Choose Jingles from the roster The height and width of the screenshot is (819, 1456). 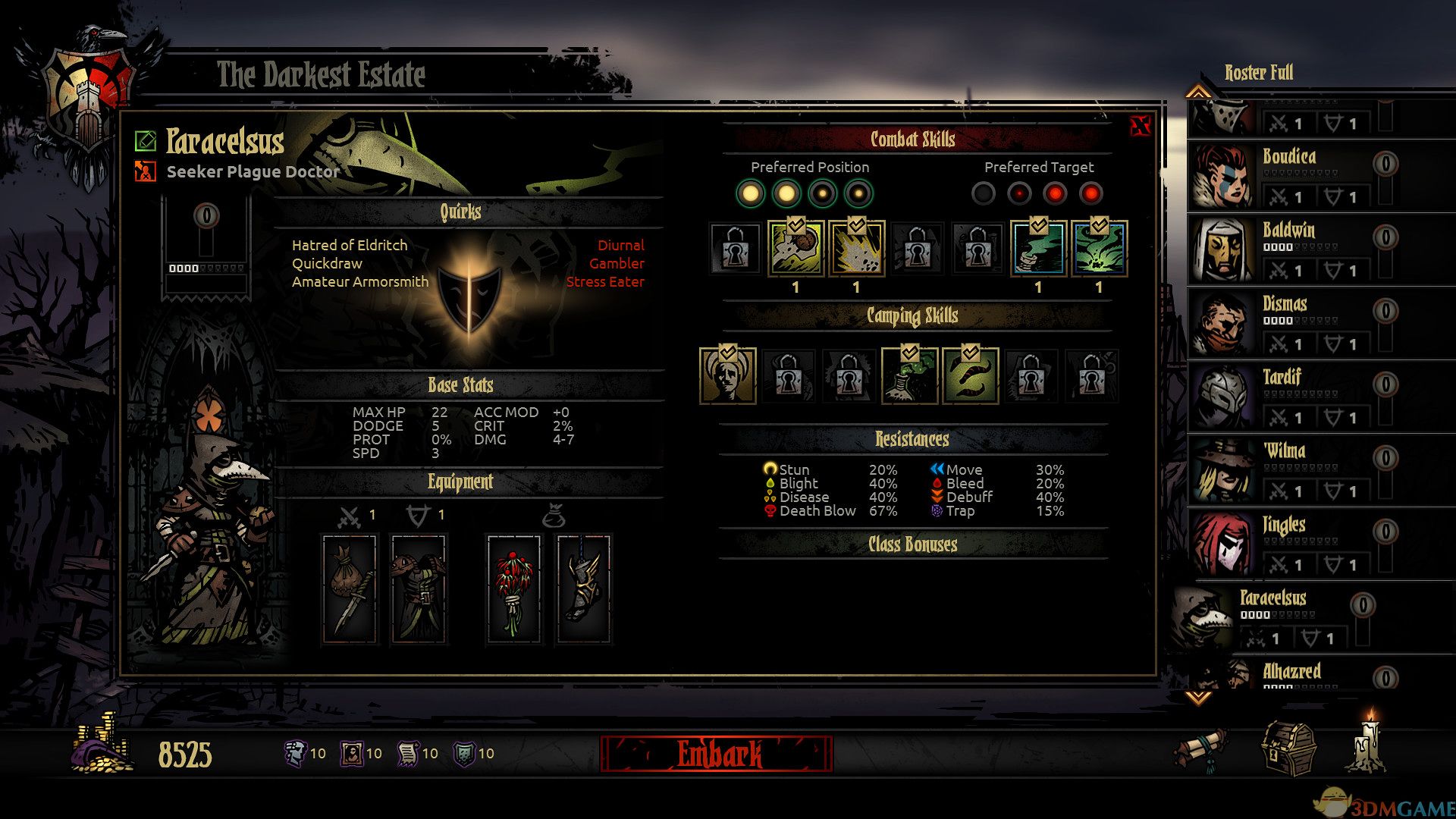click(x=1289, y=543)
